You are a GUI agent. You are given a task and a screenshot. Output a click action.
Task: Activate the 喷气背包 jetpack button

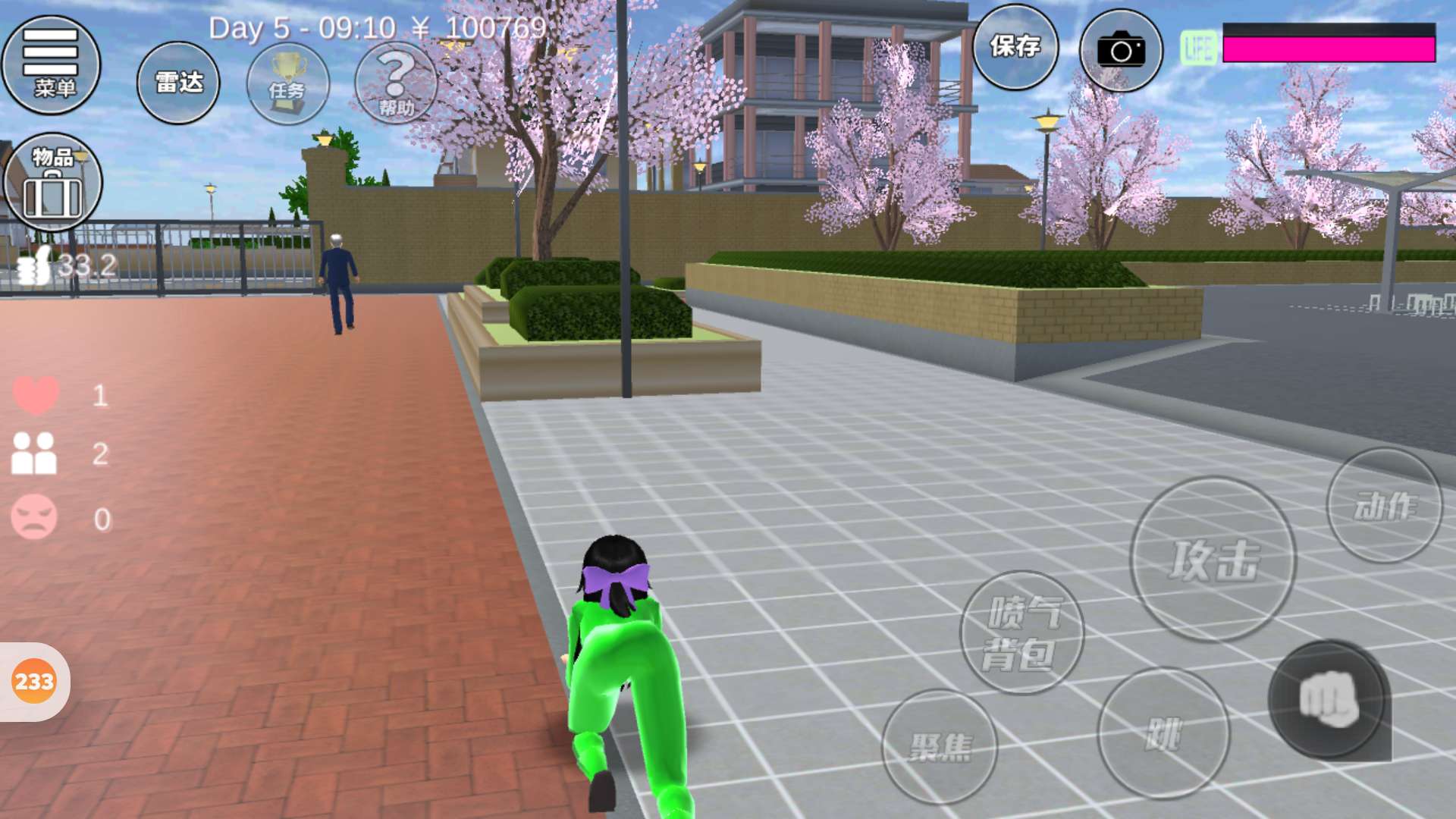[1021, 632]
